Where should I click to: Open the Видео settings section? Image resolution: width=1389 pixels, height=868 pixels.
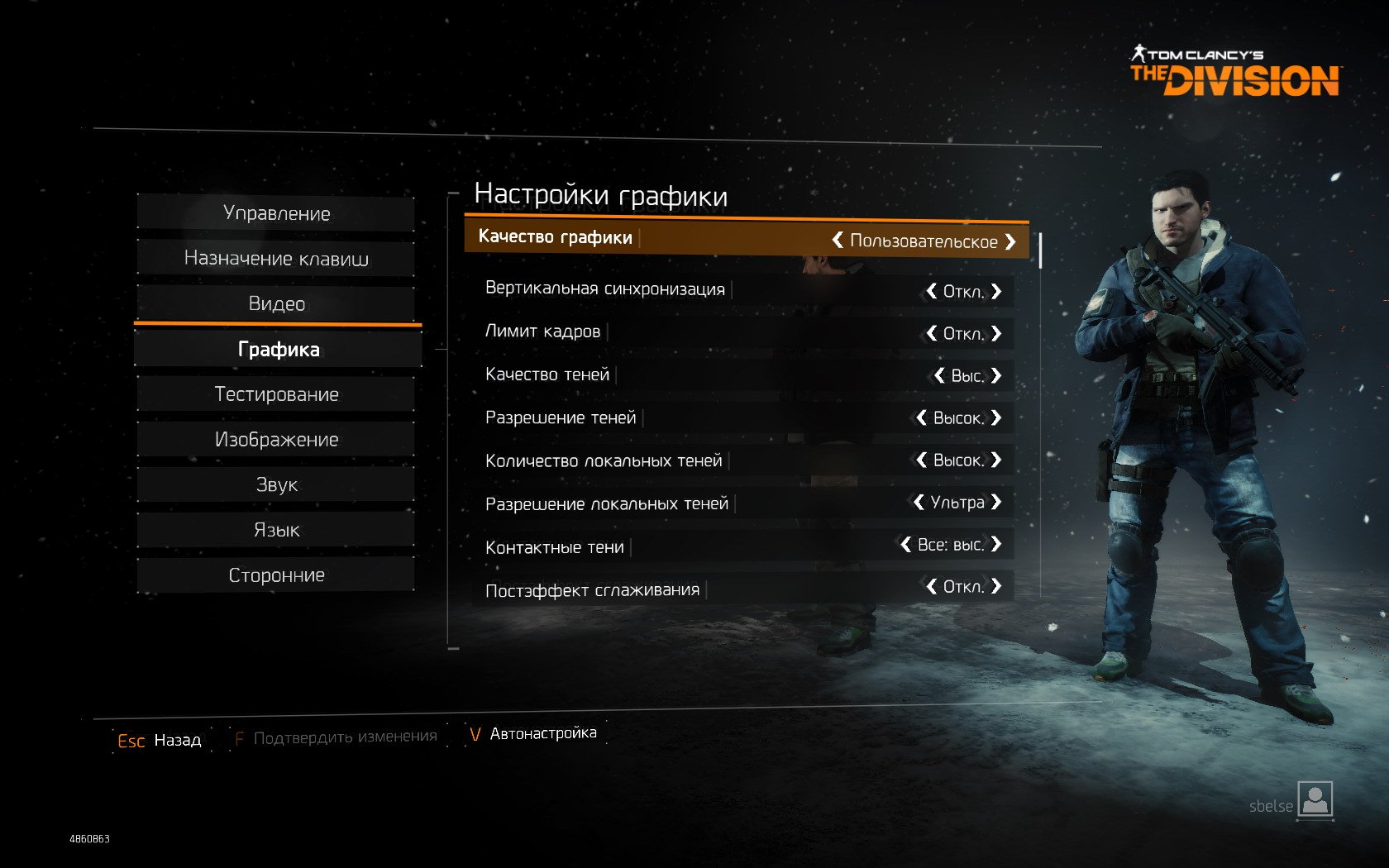coord(276,304)
